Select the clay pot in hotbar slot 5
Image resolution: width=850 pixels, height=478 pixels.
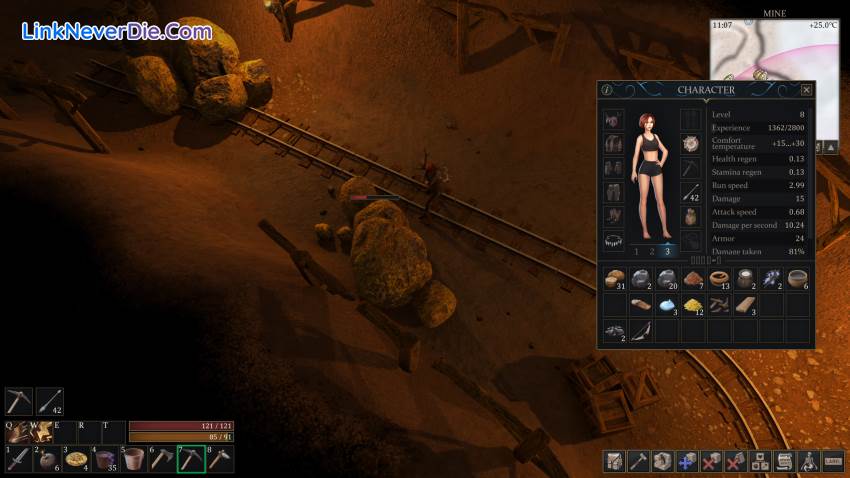(134, 459)
